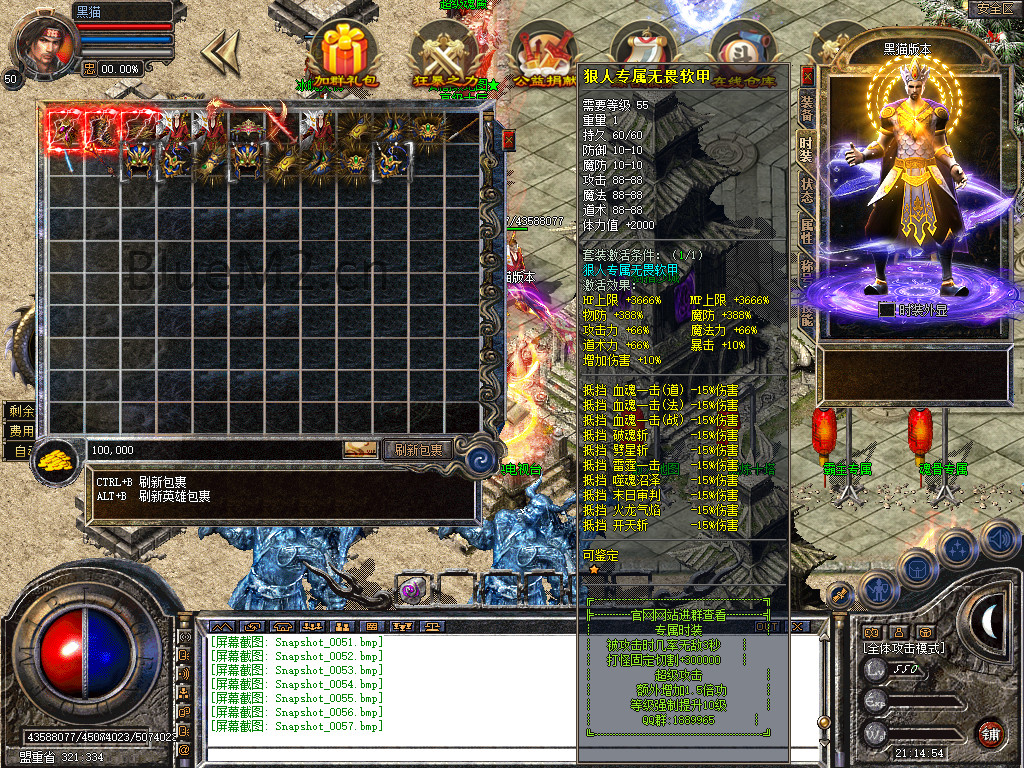The height and width of the screenshot is (768, 1024).
Task: Select the first red-glowing bag item
Action: click(x=64, y=128)
